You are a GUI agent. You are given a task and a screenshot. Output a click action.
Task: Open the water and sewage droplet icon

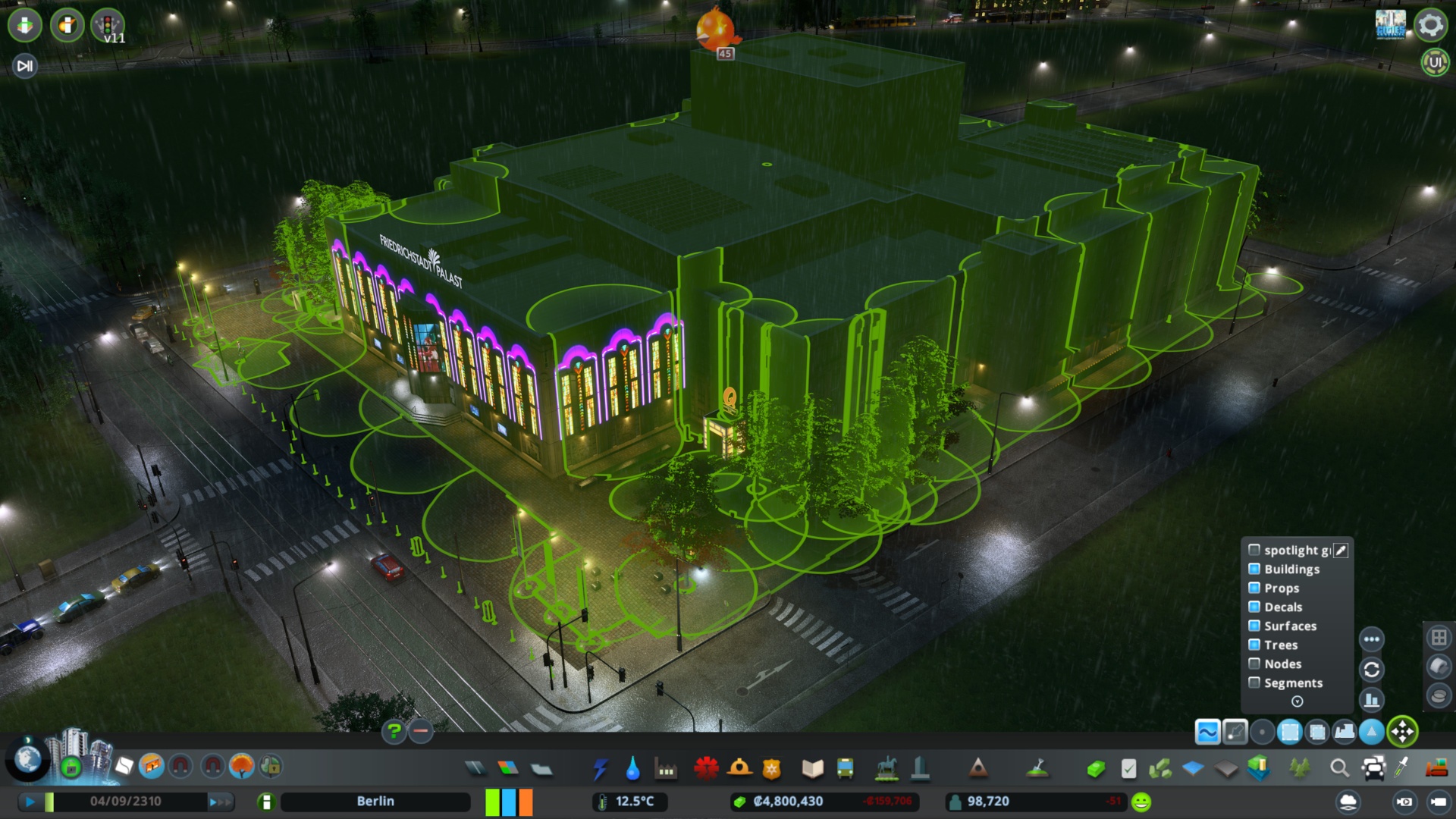coord(633,768)
